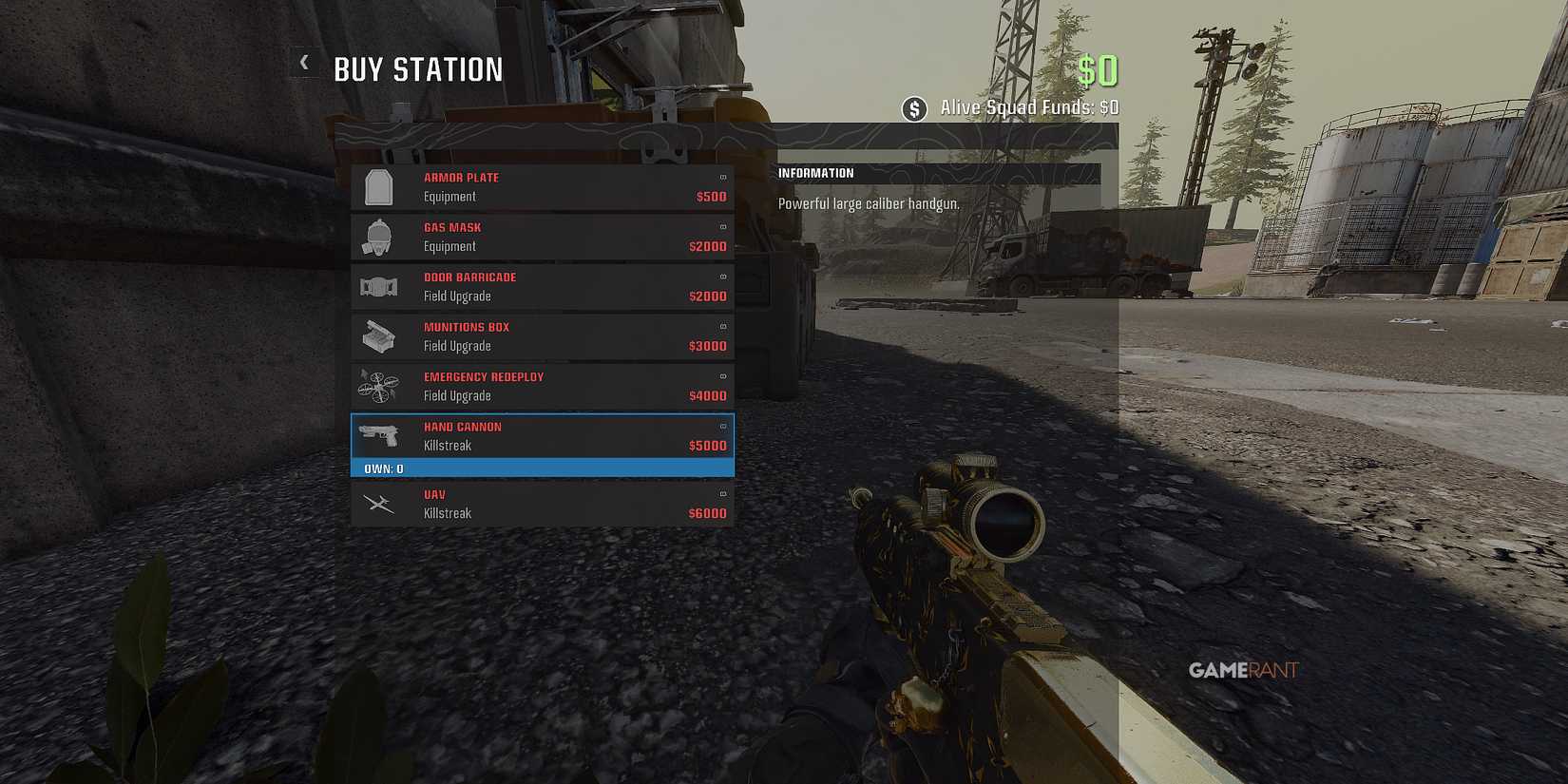Click the Buy Station title
The width and height of the screenshot is (1568, 784).
coord(418,68)
